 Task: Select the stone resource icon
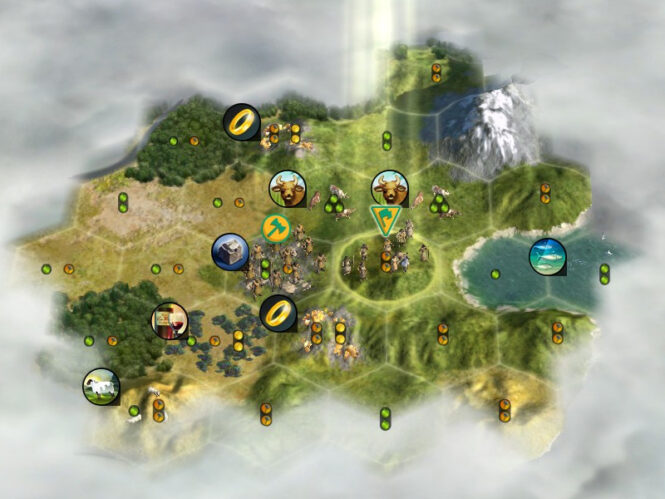point(230,251)
